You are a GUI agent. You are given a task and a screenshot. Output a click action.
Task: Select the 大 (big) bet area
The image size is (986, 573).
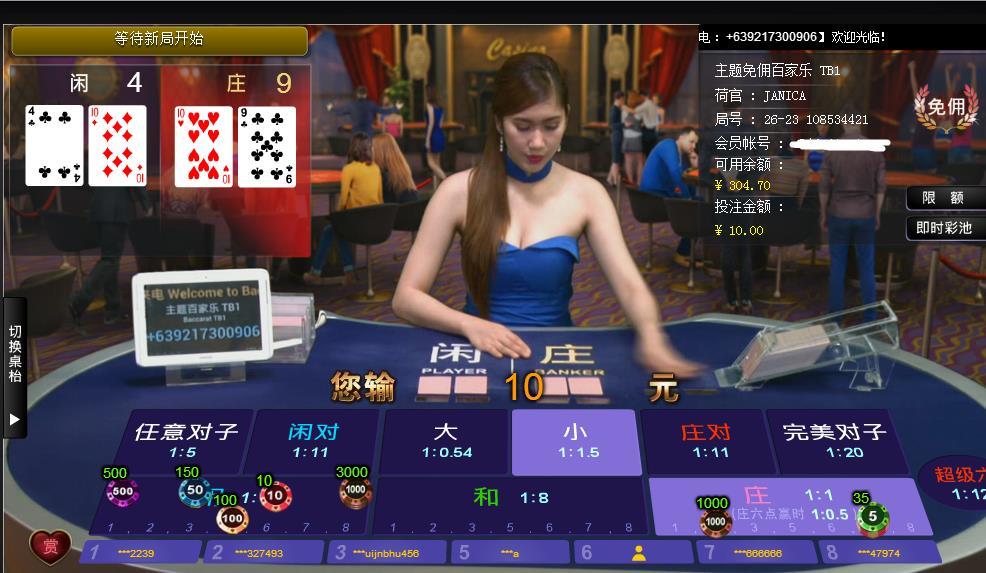tap(445, 440)
